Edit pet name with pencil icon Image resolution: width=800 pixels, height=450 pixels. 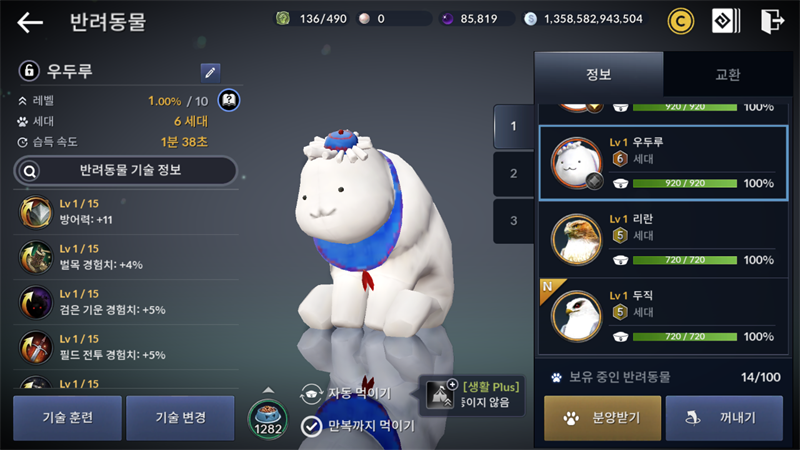point(210,72)
